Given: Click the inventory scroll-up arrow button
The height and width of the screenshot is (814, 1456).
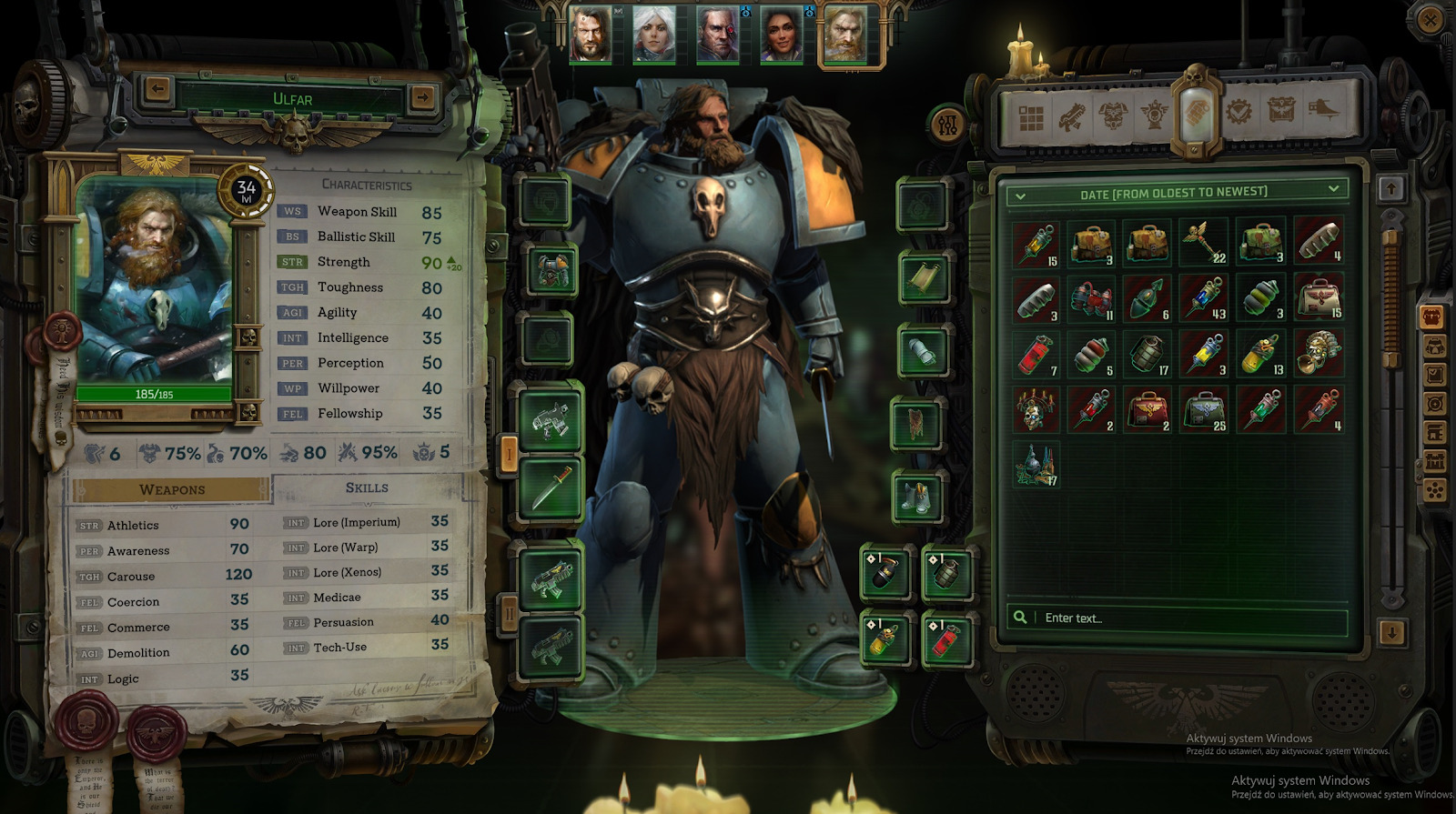Looking at the screenshot, I should [x=1391, y=189].
